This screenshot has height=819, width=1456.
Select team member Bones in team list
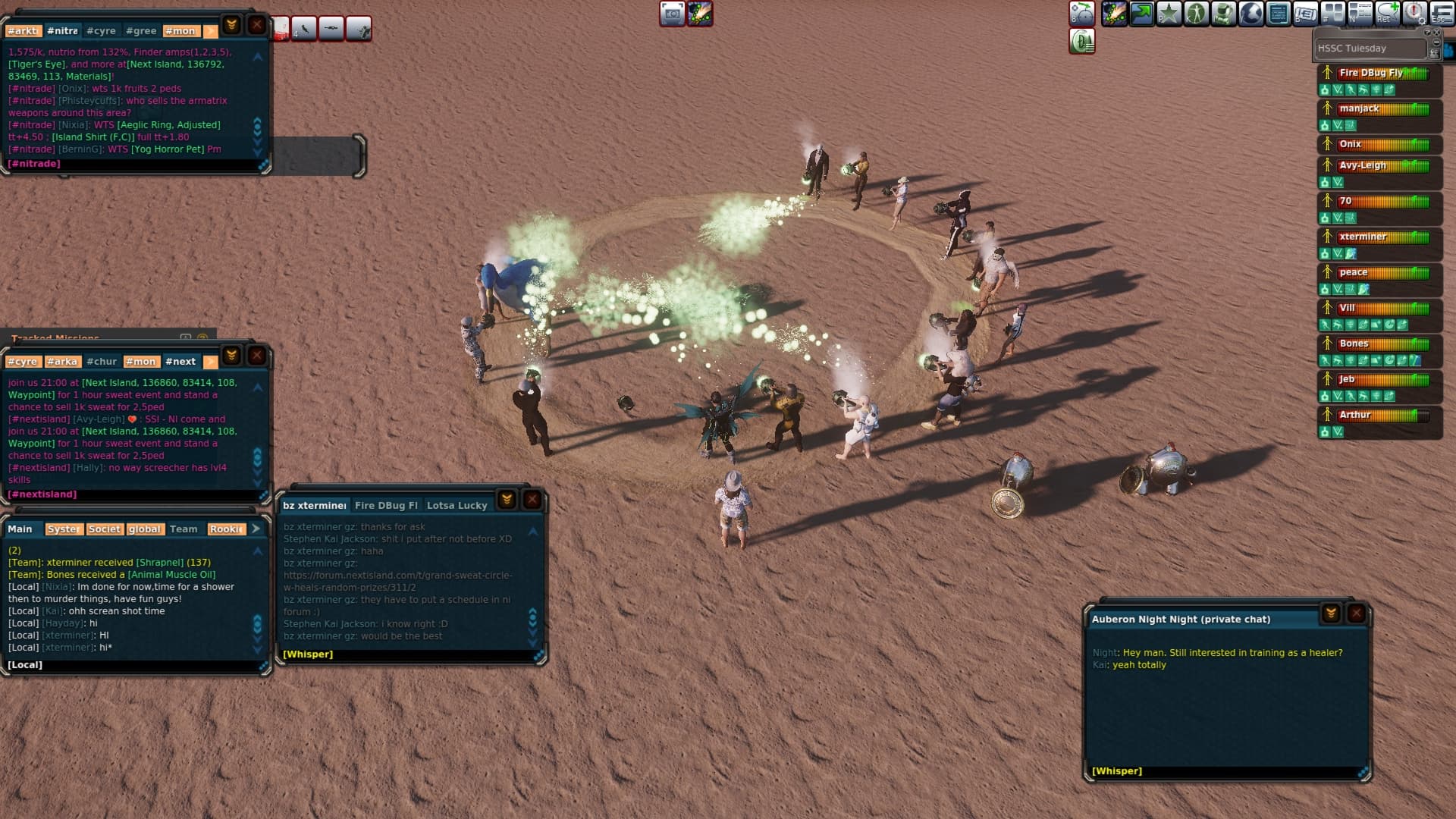pos(1354,344)
